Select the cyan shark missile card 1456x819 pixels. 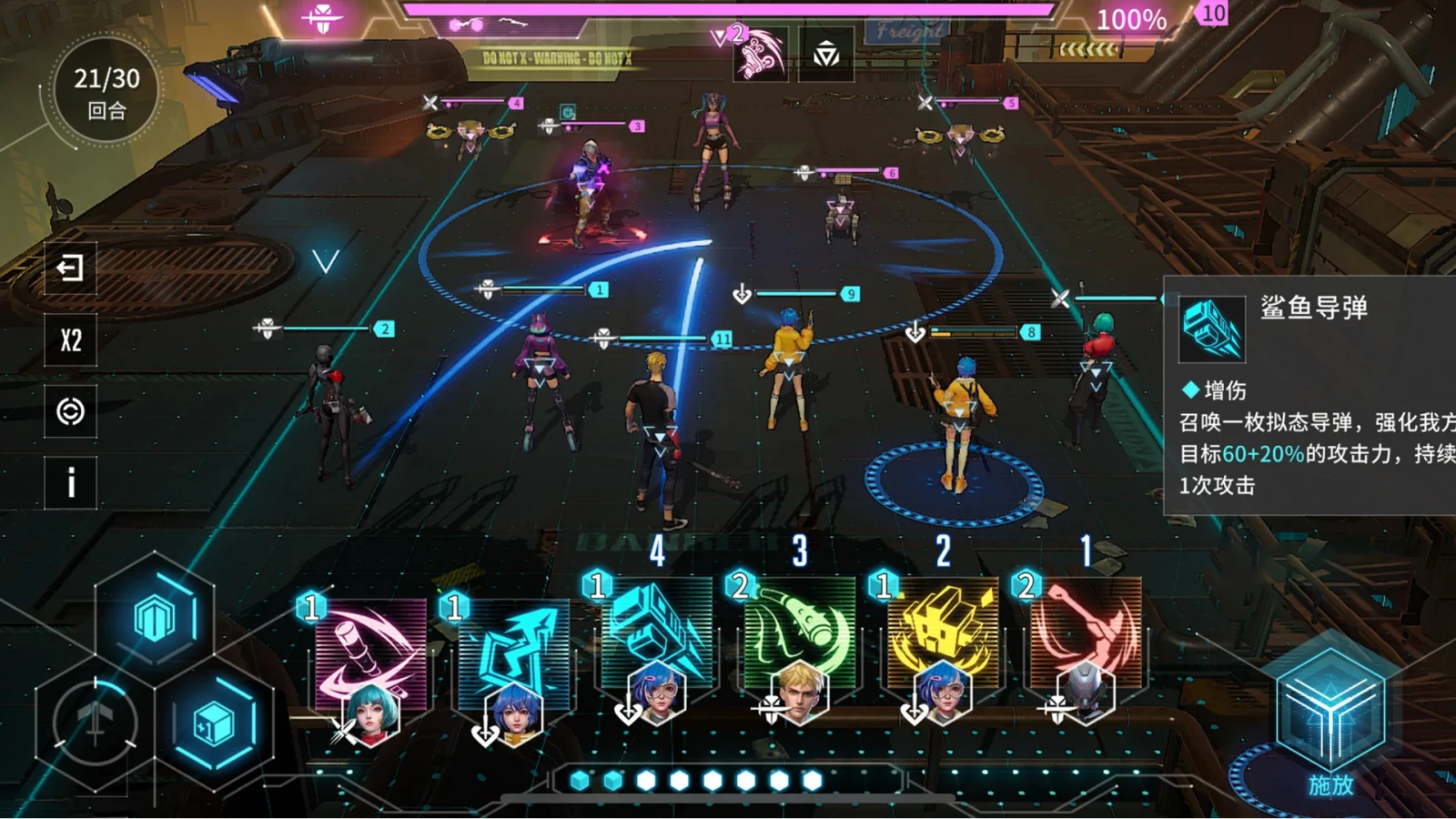(656, 637)
